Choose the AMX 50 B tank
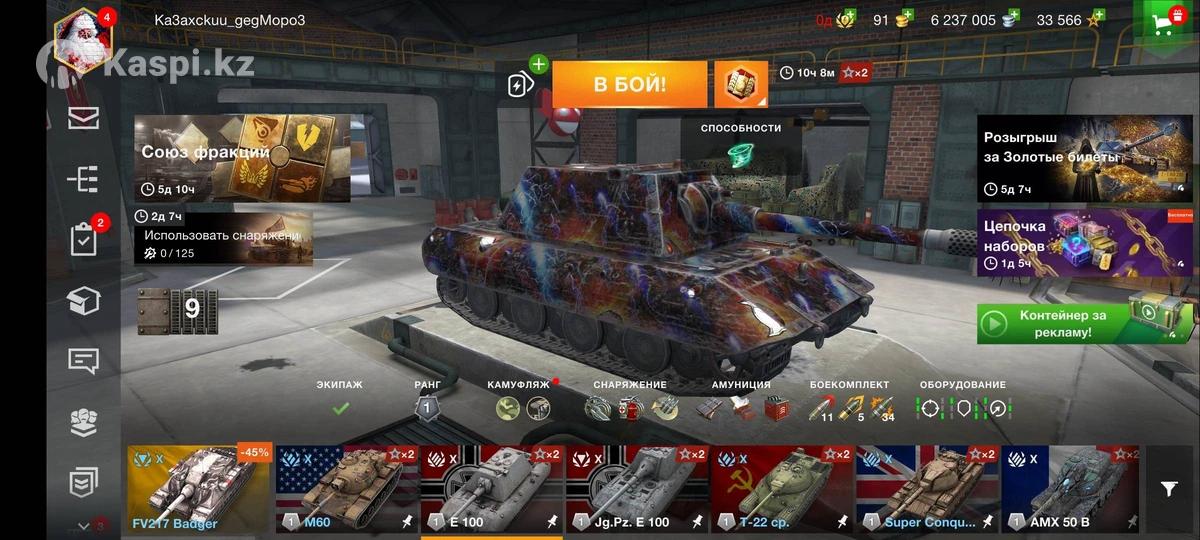Image resolution: width=1200 pixels, height=540 pixels. click(x=1072, y=490)
